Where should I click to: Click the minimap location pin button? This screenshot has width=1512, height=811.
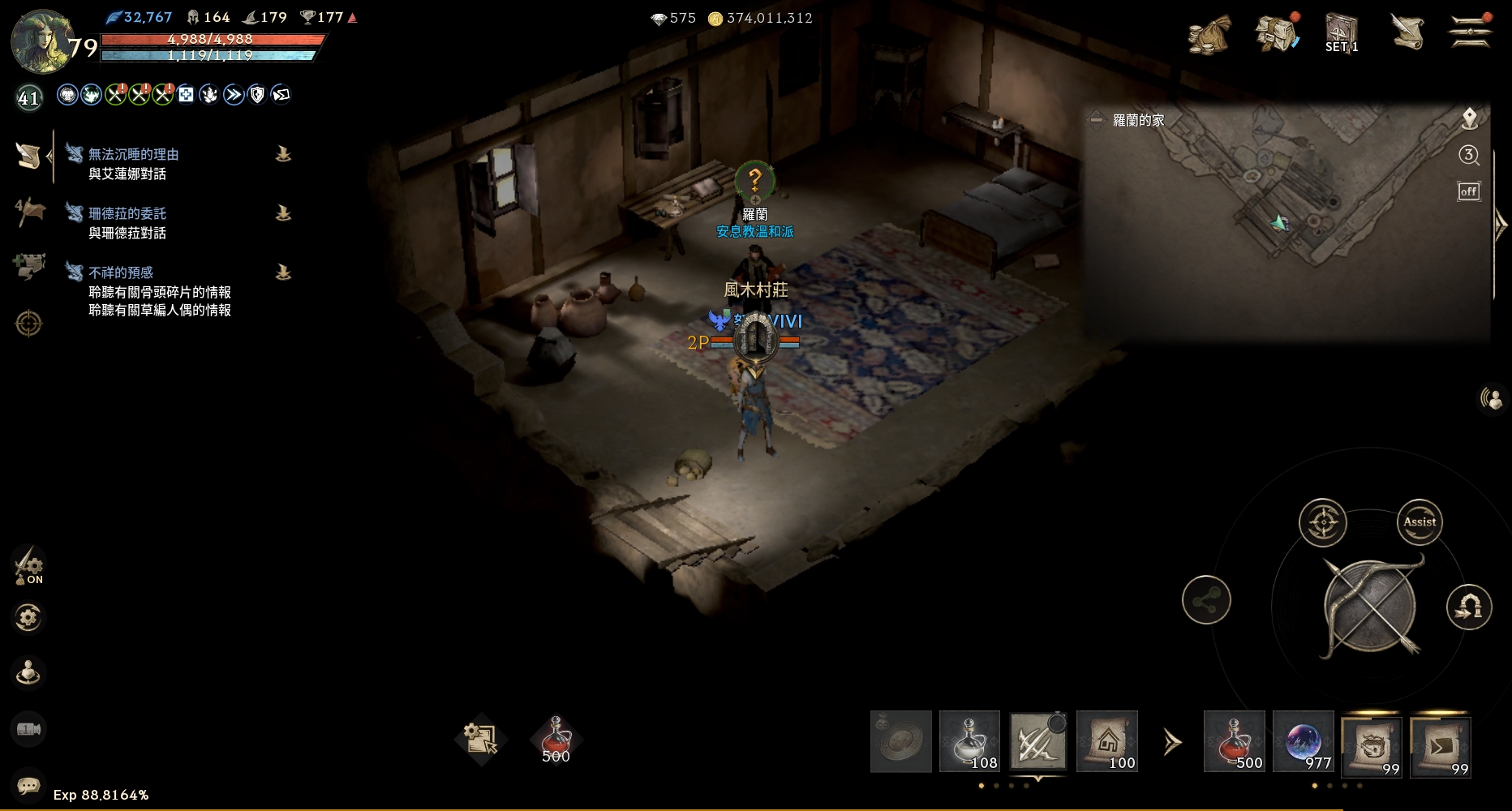[1469, 119]
